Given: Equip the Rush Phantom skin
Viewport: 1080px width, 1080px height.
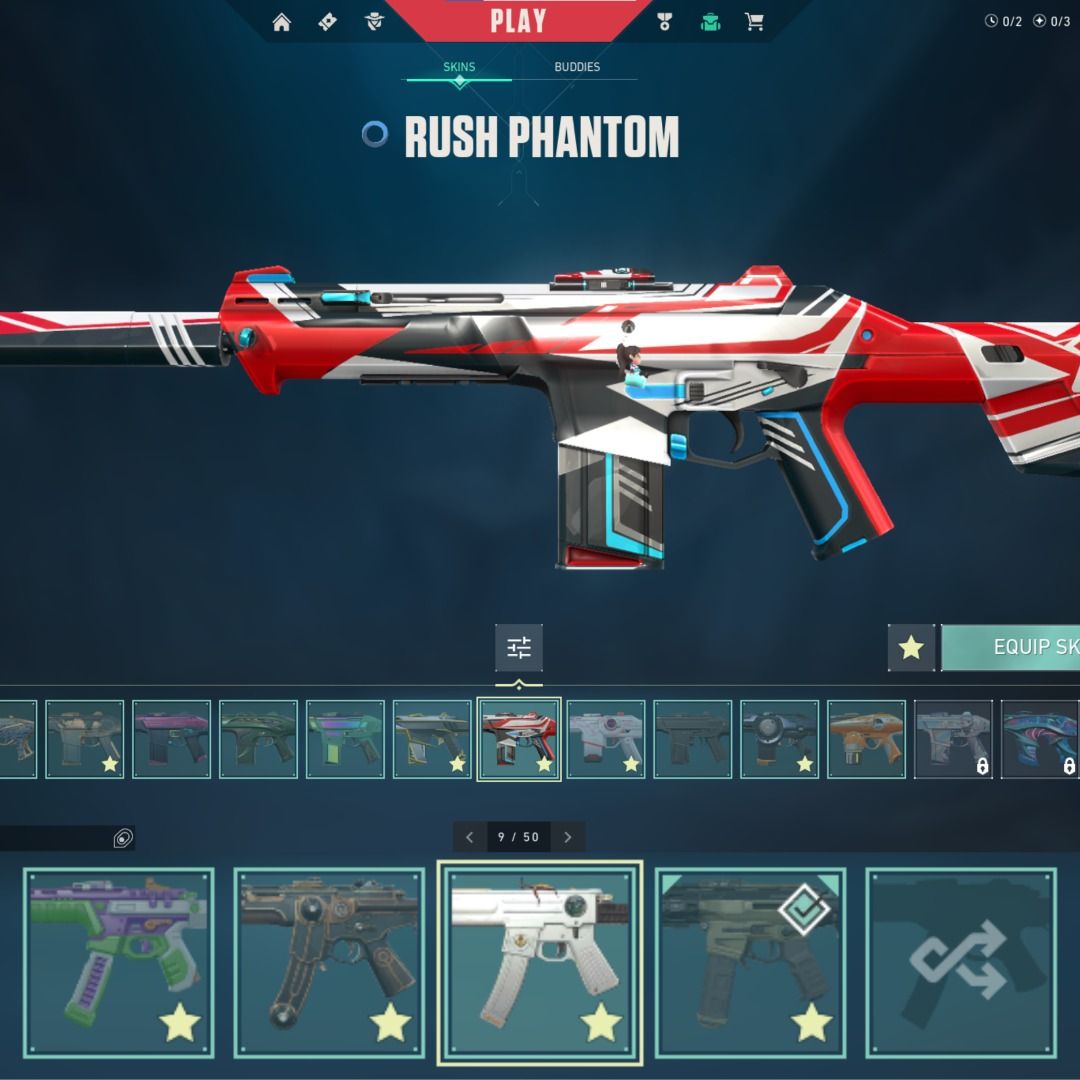Looking at the screenshot, I should tap(1012, 648).
